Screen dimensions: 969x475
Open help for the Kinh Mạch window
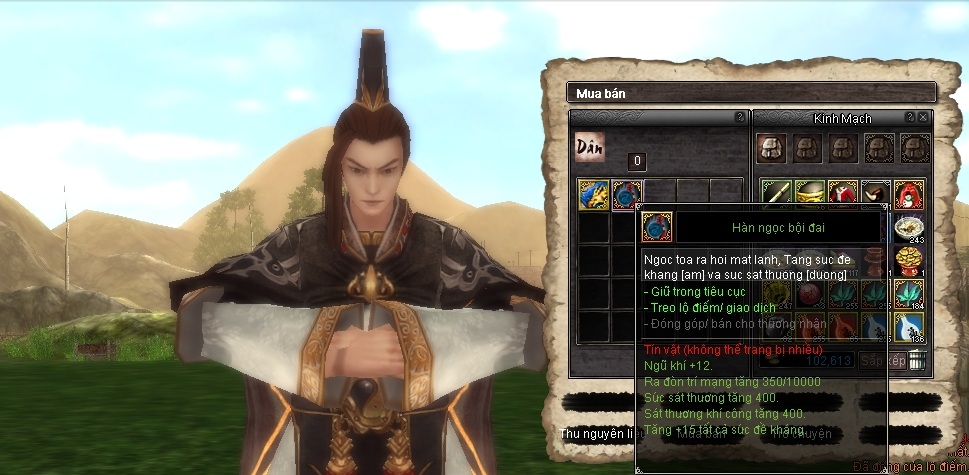909,117
